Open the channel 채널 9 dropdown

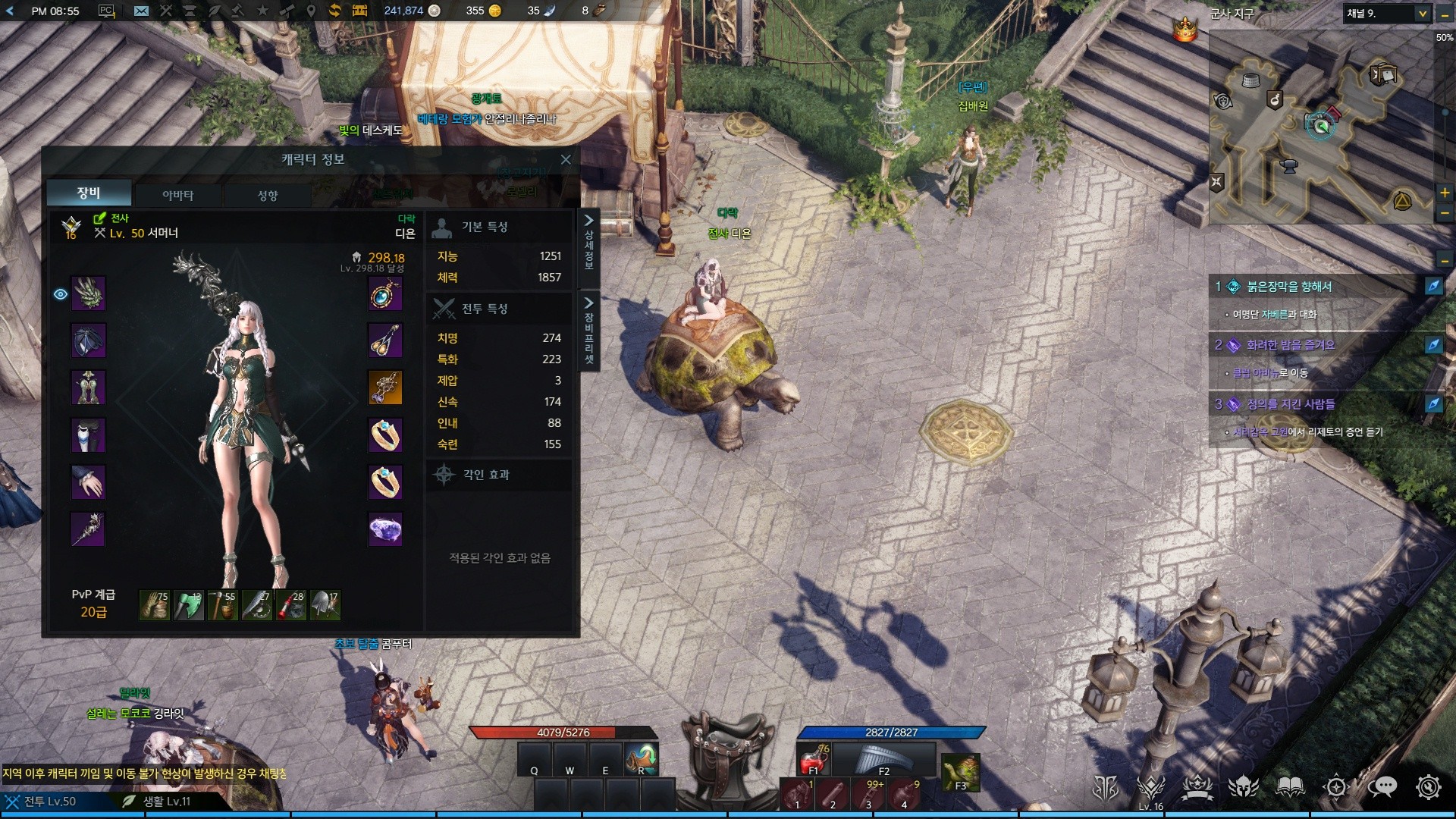point(1423,14)
